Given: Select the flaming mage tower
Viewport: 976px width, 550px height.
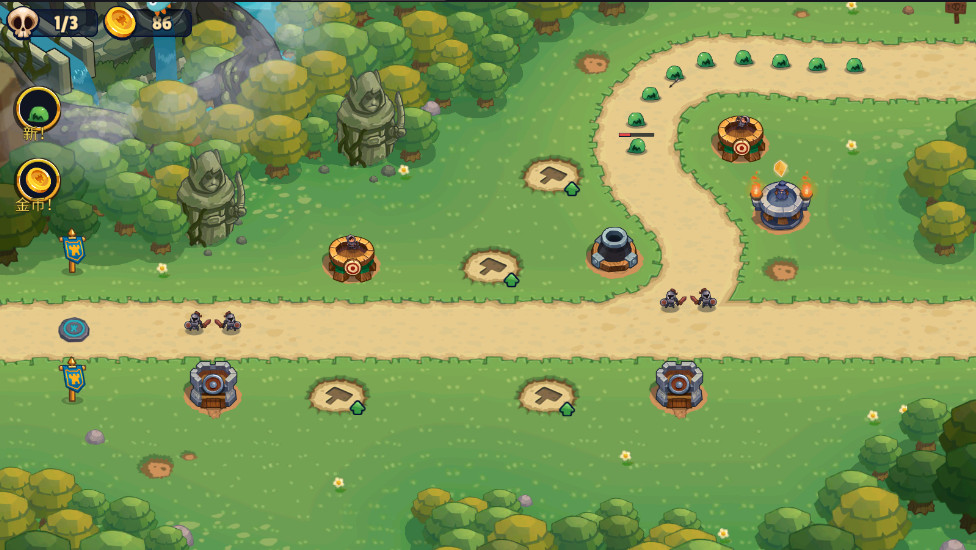Looking at the screenshot, I should click(x=781, y=201).
